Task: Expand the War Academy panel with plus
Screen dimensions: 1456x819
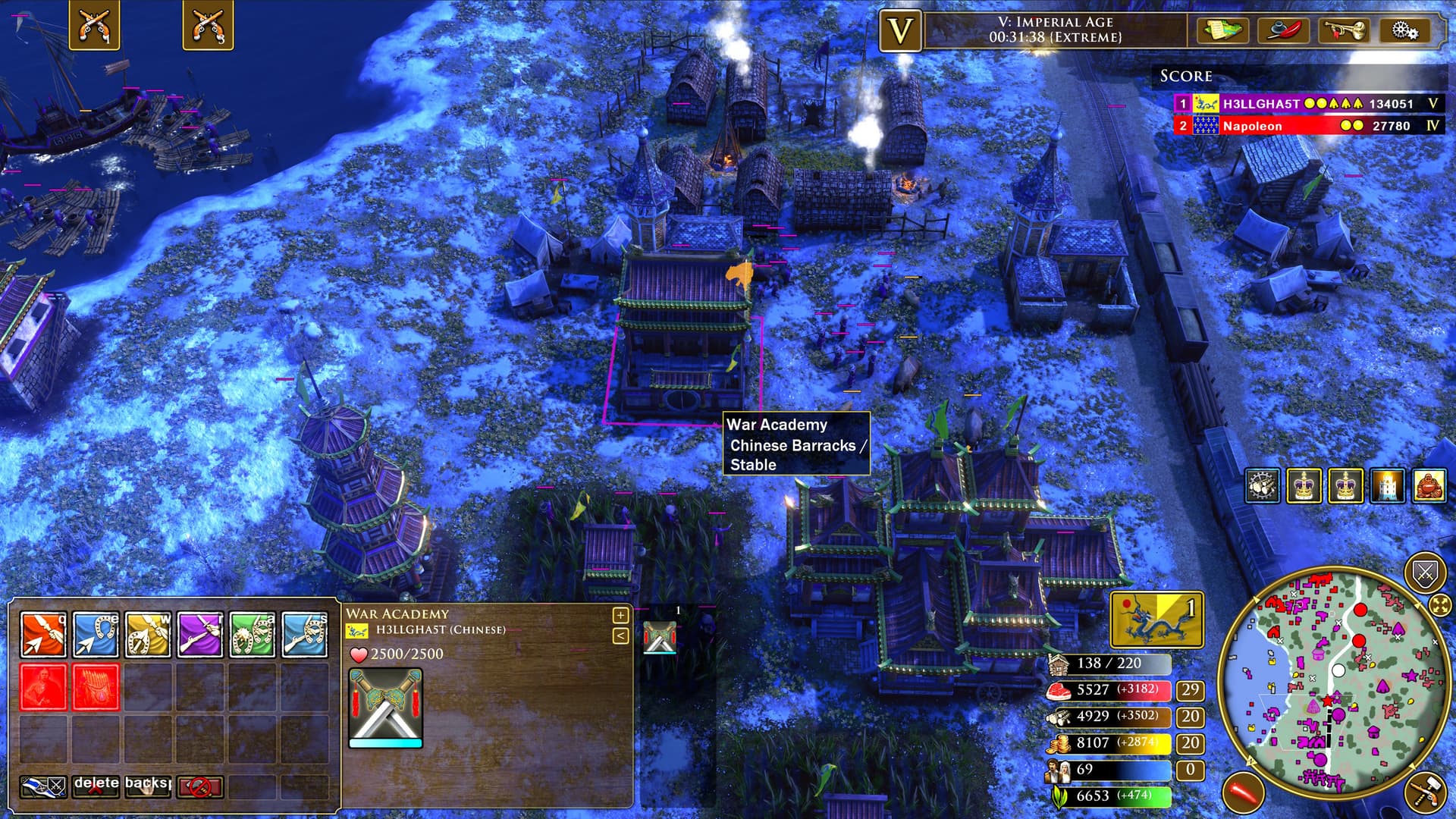Action: coord(620,615)
